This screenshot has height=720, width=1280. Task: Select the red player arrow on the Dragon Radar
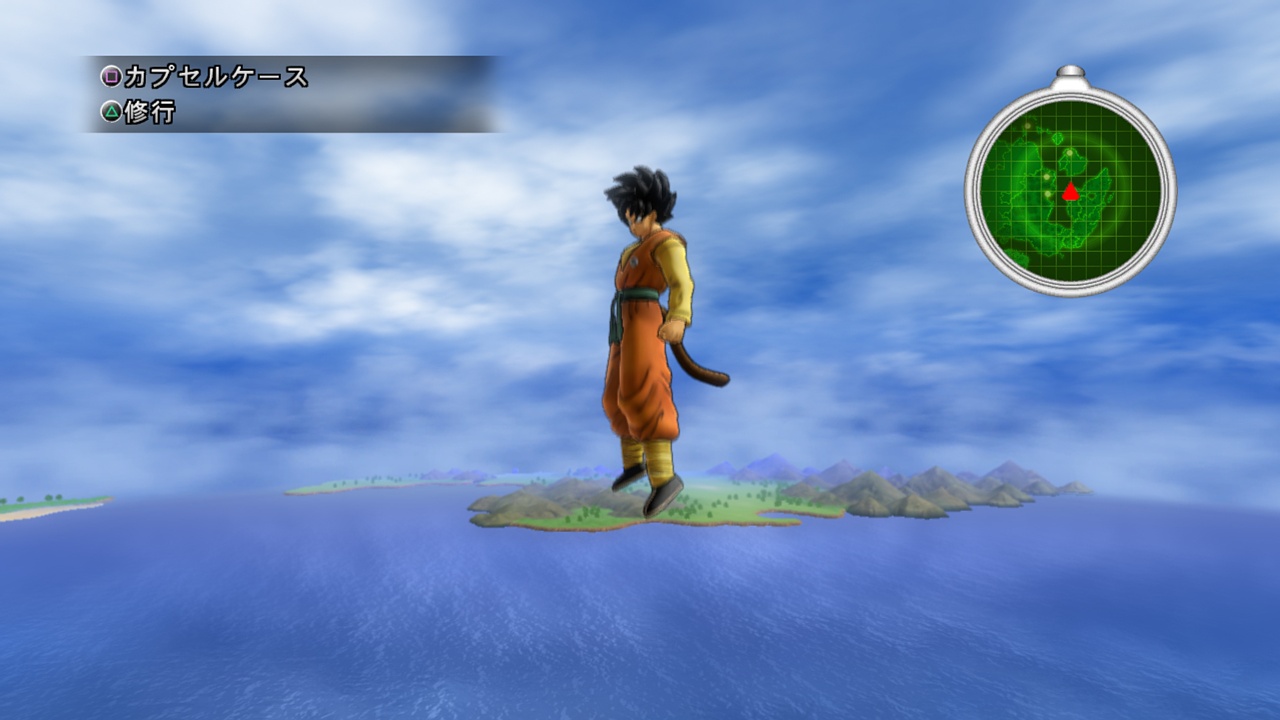pyautogui.click(x=1070, y=191)
